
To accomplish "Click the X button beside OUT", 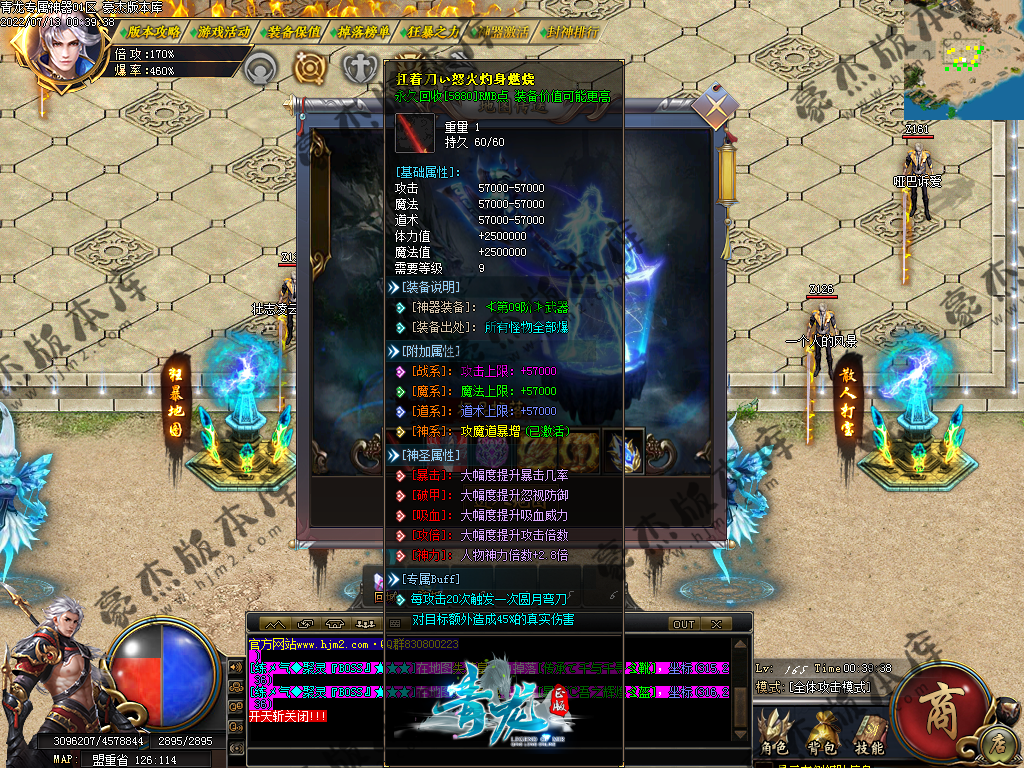I will click(x=716, y=624).
